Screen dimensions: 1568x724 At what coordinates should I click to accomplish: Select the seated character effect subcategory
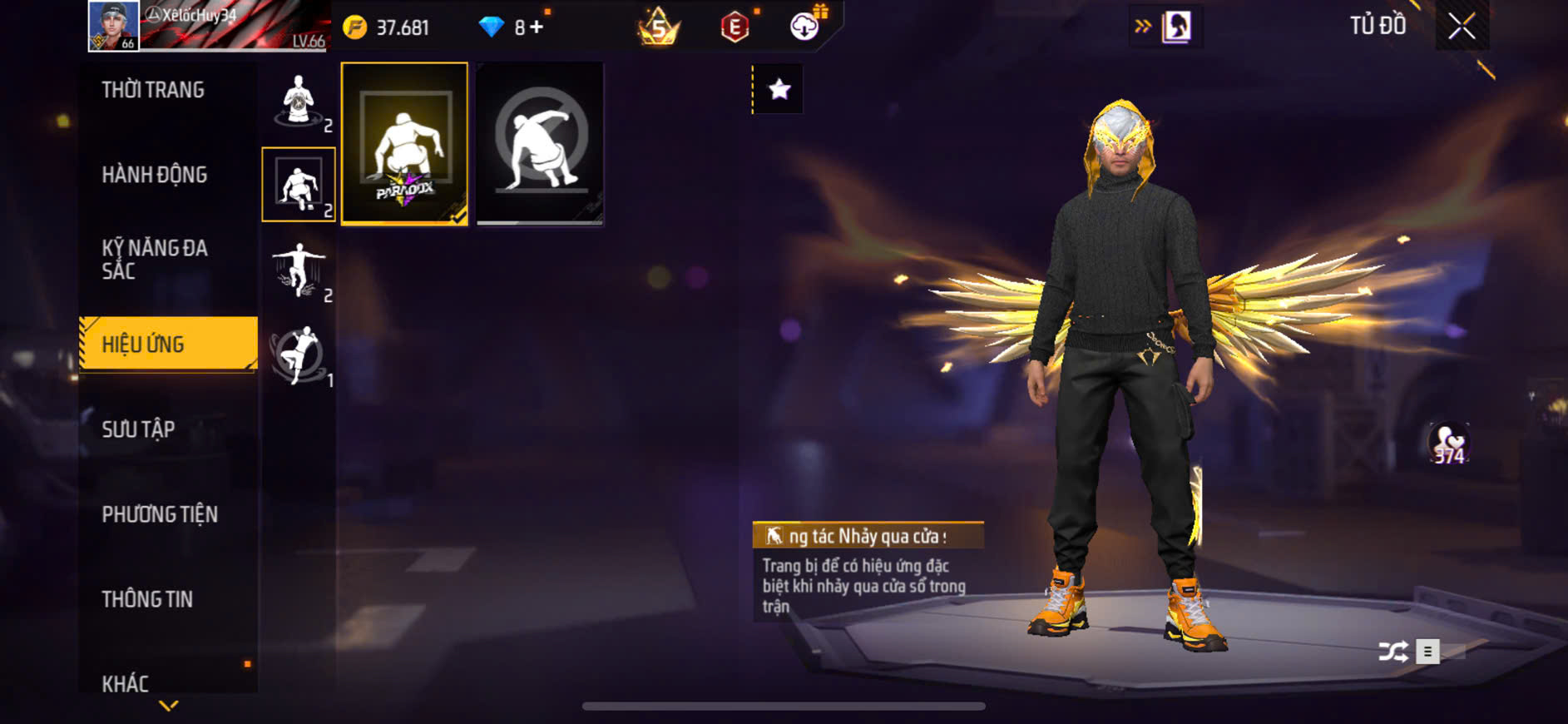pyautogui.click(x=299, y=102)
